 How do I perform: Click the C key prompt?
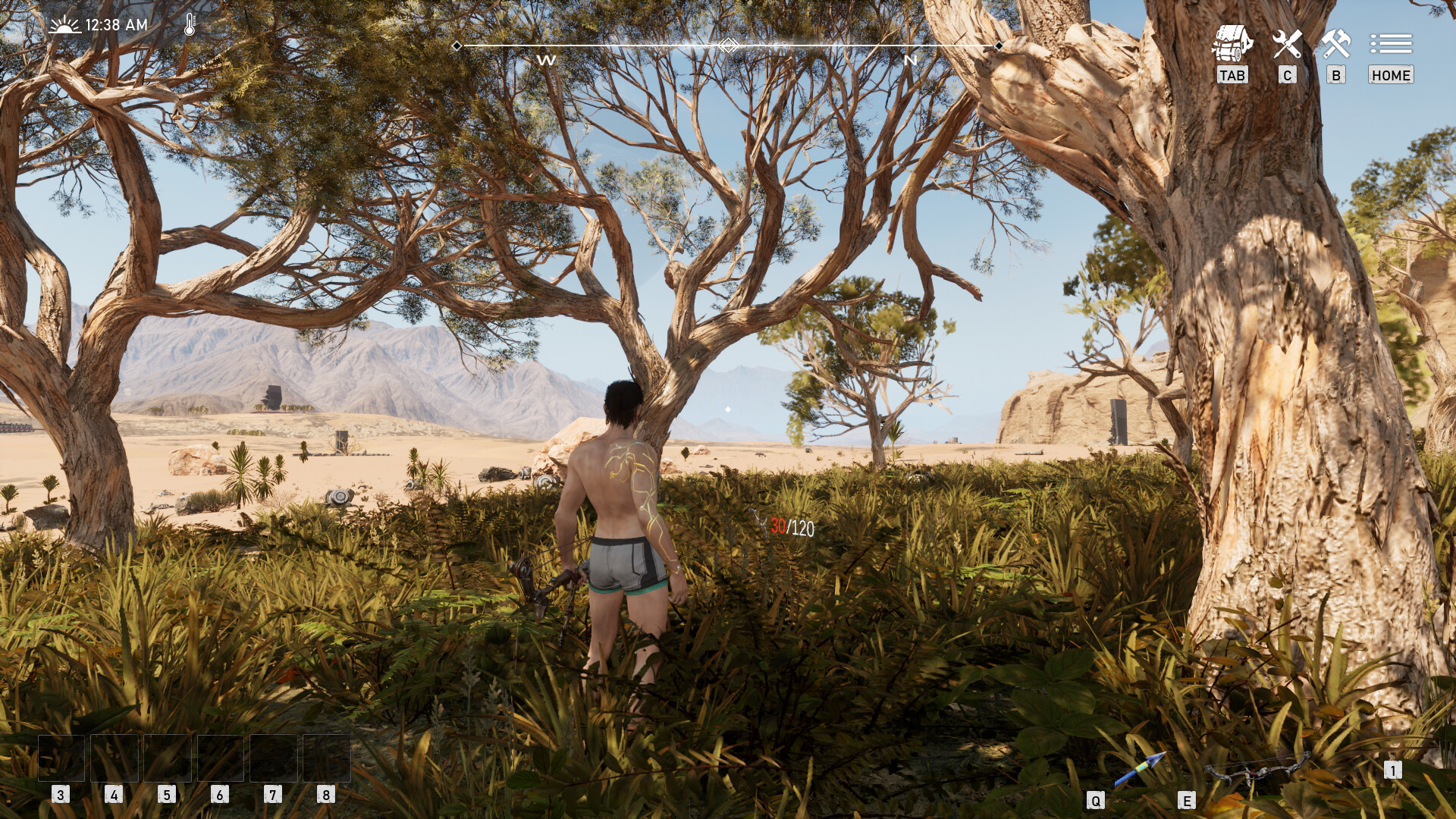tap(1288, 75)
